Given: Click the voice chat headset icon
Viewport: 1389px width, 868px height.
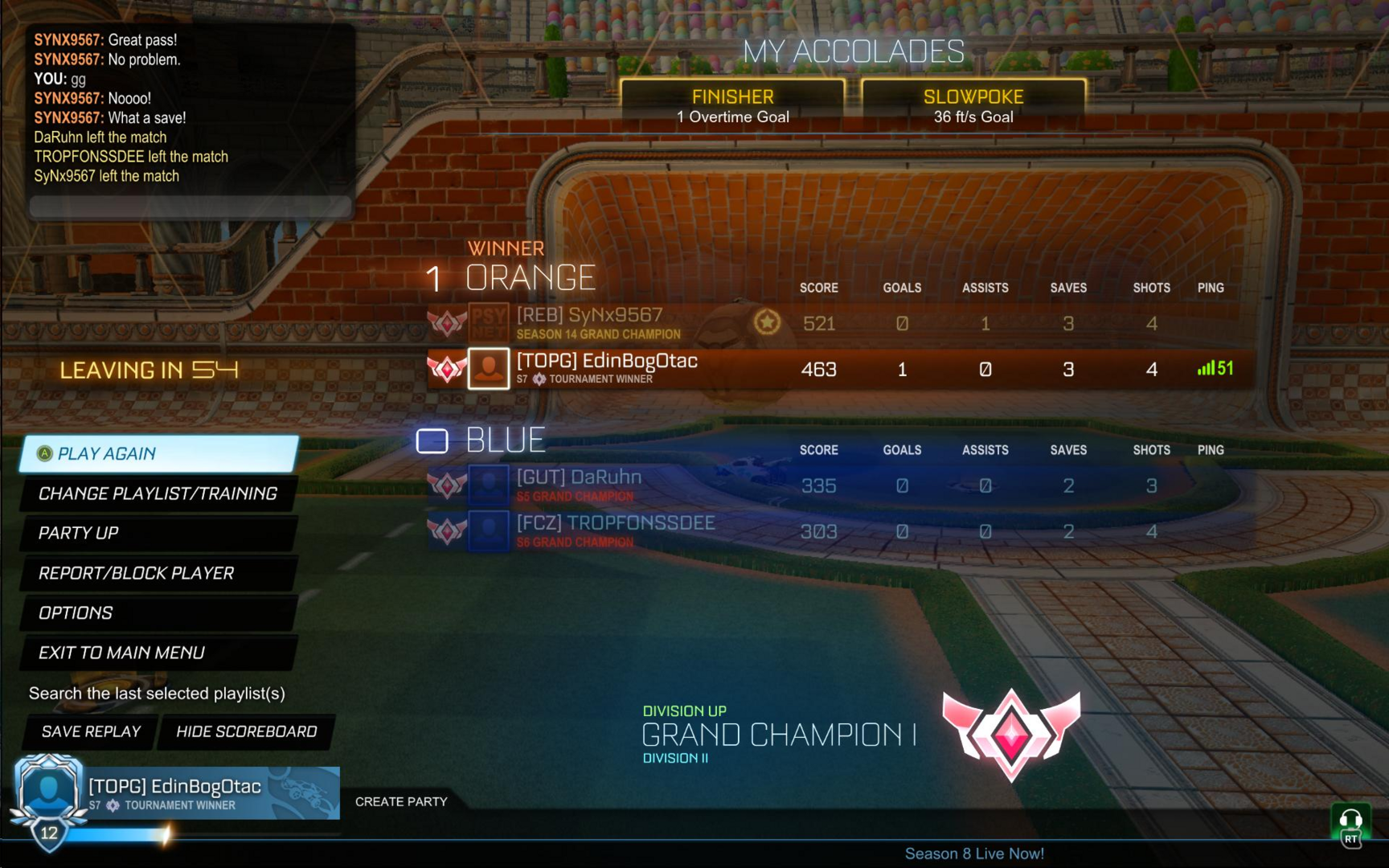Looking at the screenshot, I should [1350, 822].
